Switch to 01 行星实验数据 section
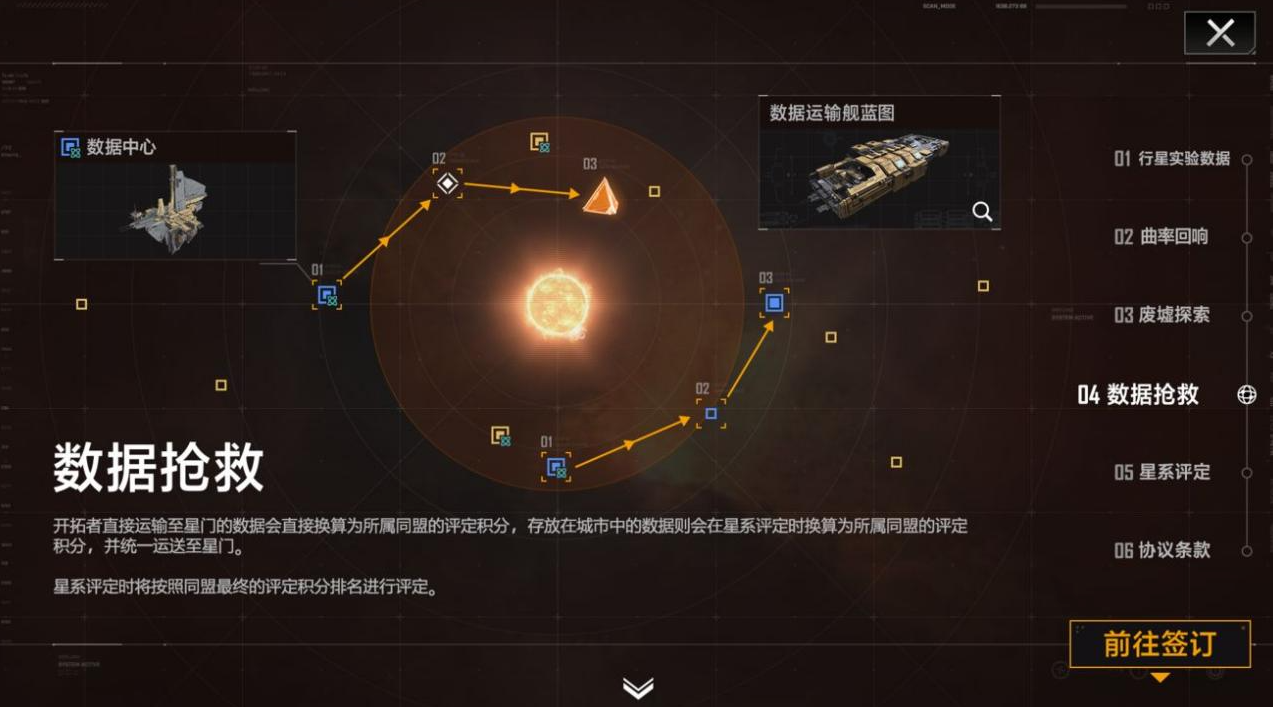 [x=1172, y=158]
